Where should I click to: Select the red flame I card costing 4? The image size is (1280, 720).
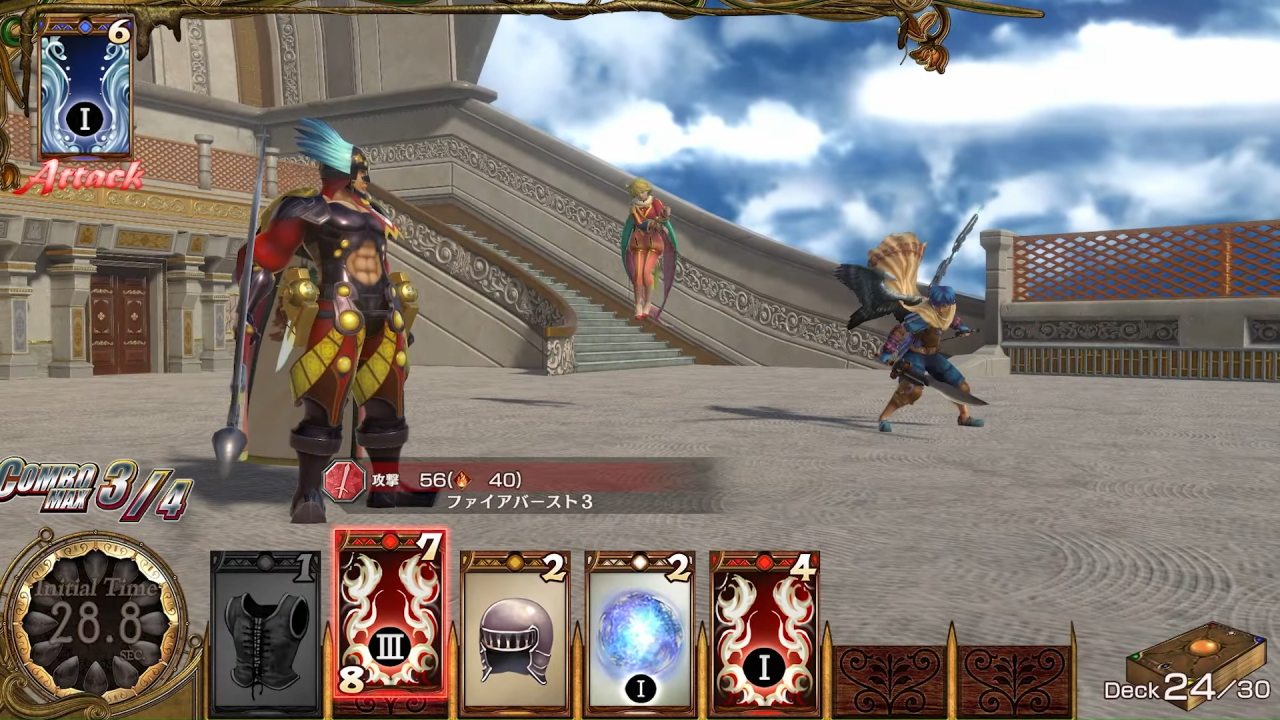(765, 632)
